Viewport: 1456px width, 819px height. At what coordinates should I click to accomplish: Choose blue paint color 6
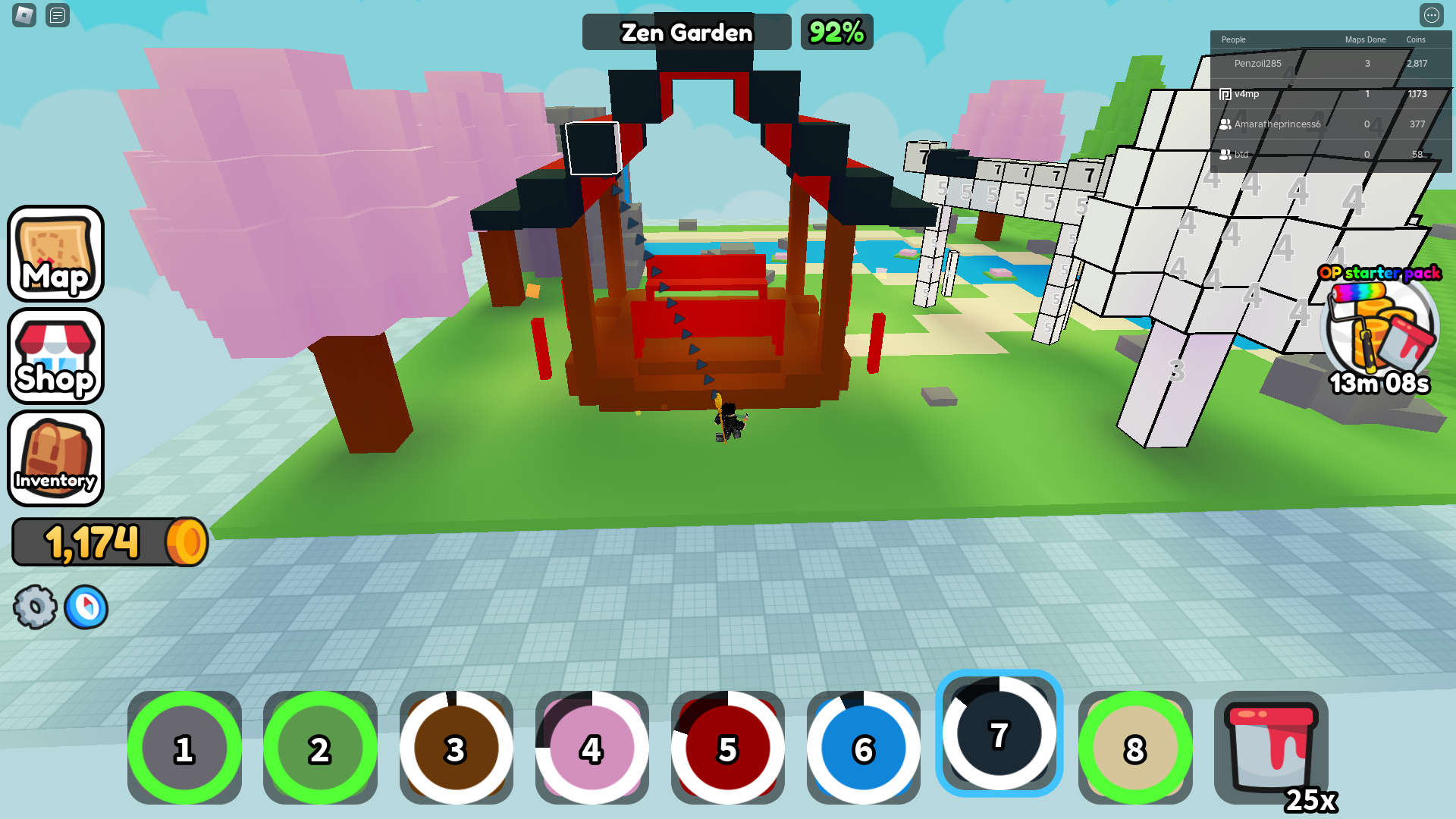[x=863, y=748]
